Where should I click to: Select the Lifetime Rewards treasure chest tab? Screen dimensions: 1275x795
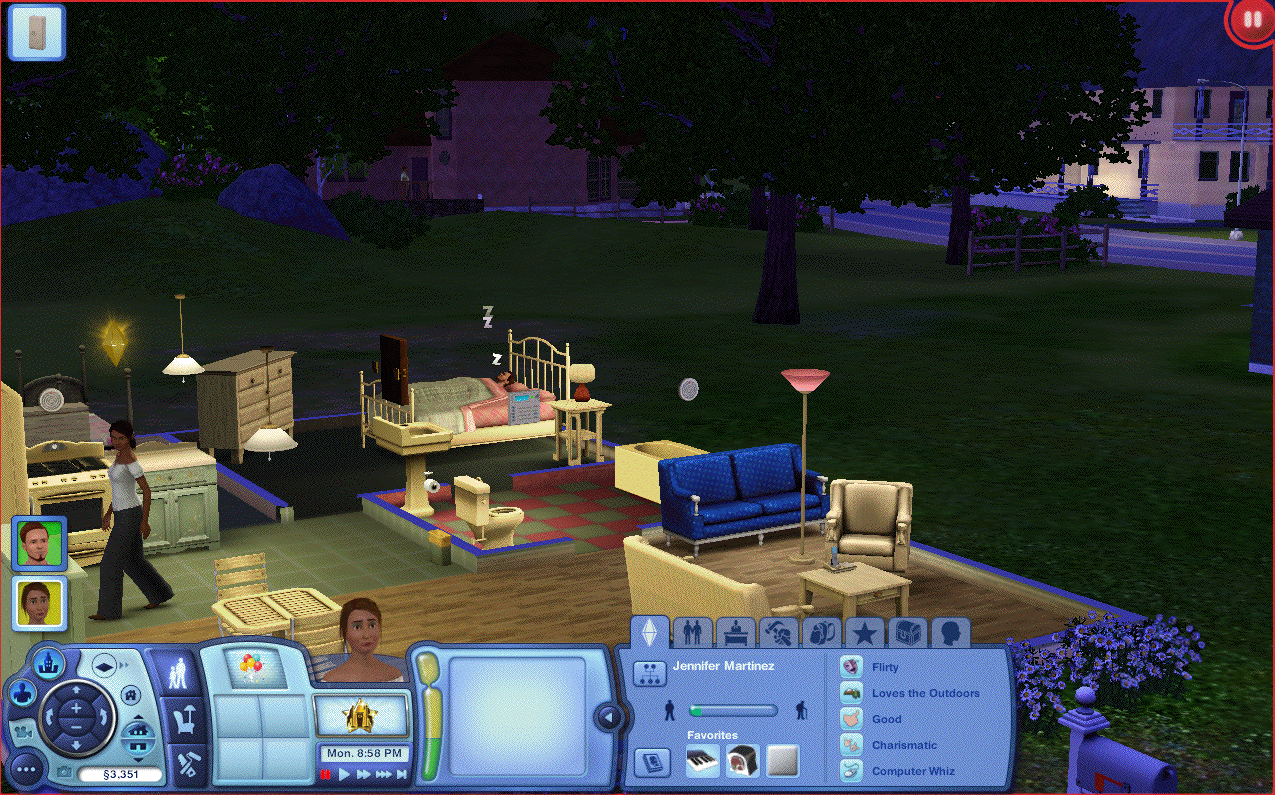coord(907,632)
